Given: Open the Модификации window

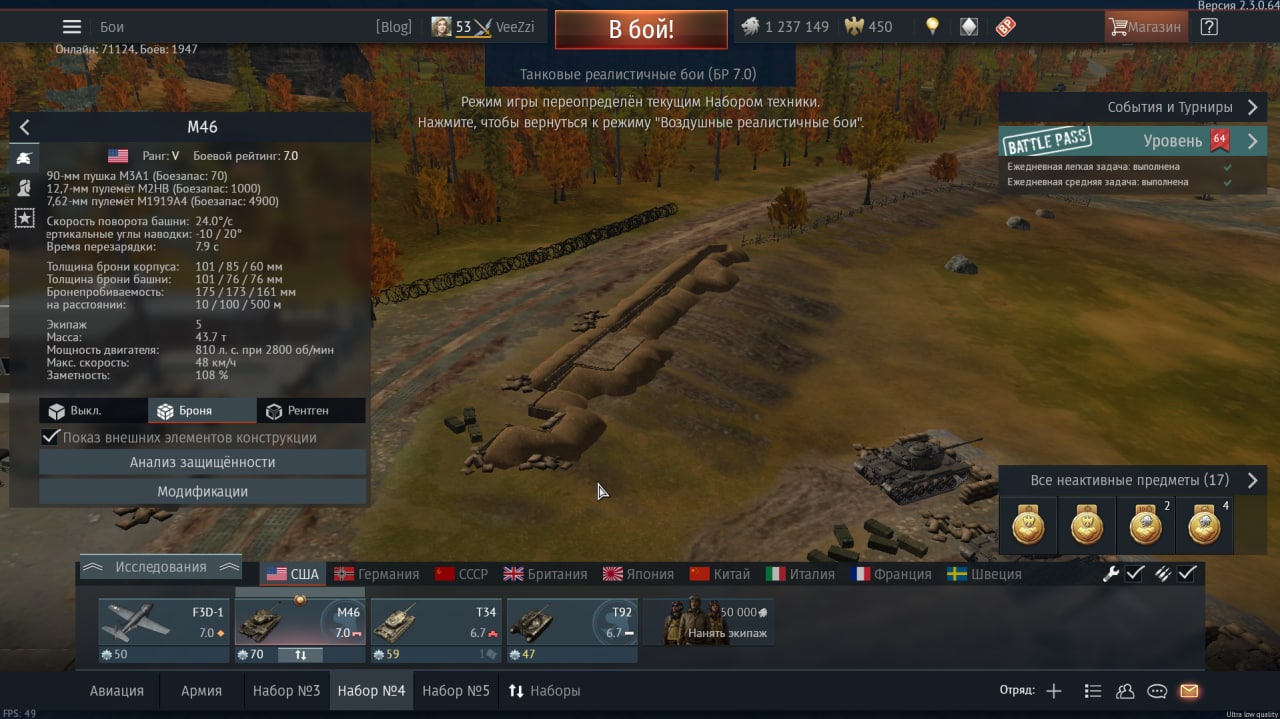Looking at the screenshot, I should tap(202, 492).
